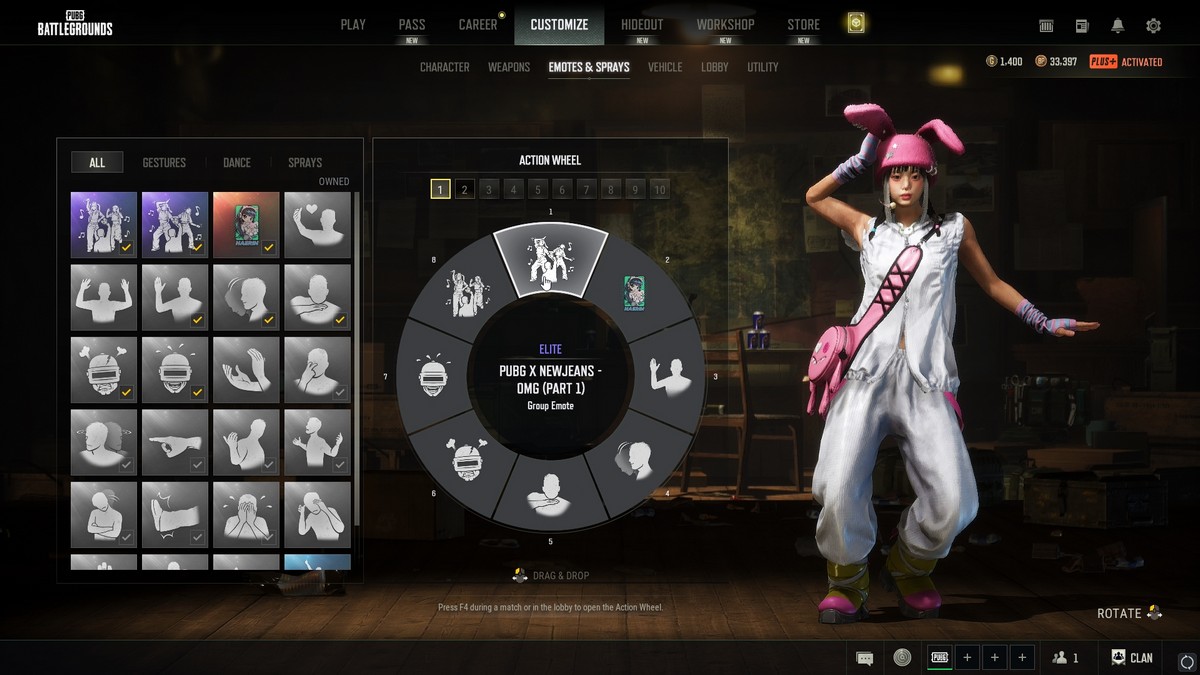Show the Lobby customization tab
Image resolution: width=1200 pixels, height=675 pixels.
point(715,67)
